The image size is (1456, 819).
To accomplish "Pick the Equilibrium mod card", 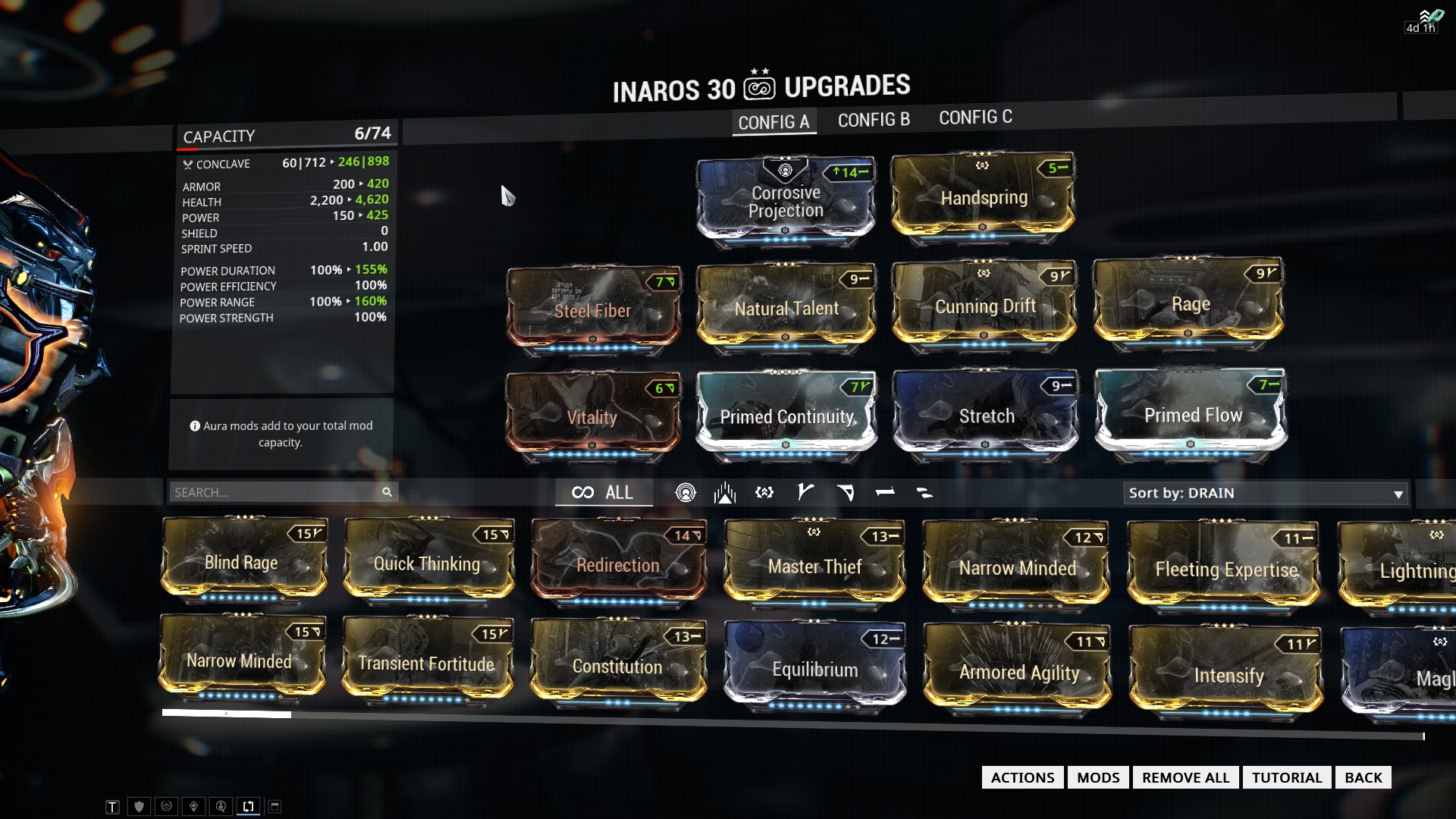I will [815, 670].
